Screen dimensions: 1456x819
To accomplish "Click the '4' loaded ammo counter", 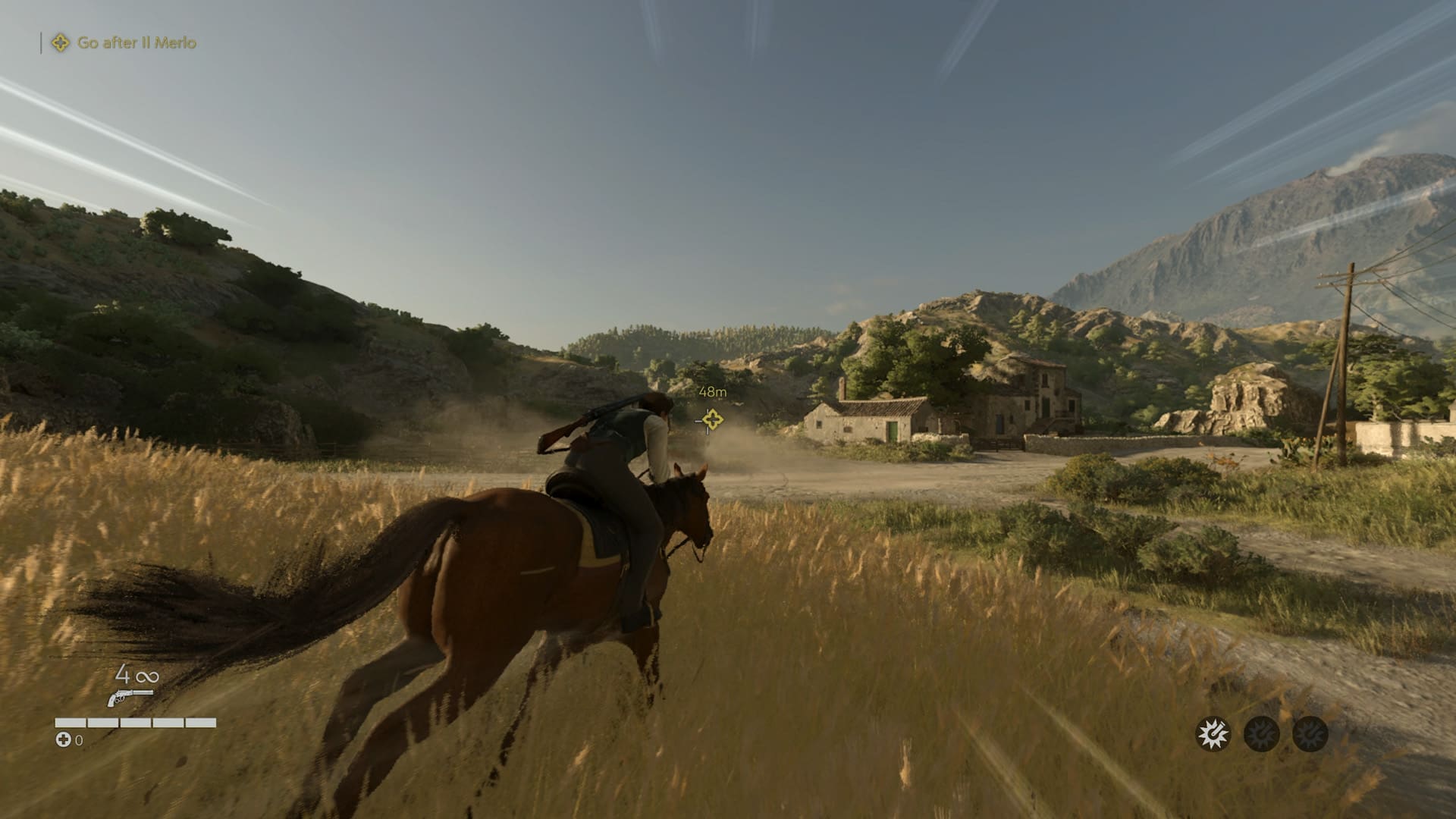I will pyautogui.click(x=121, y=676).
